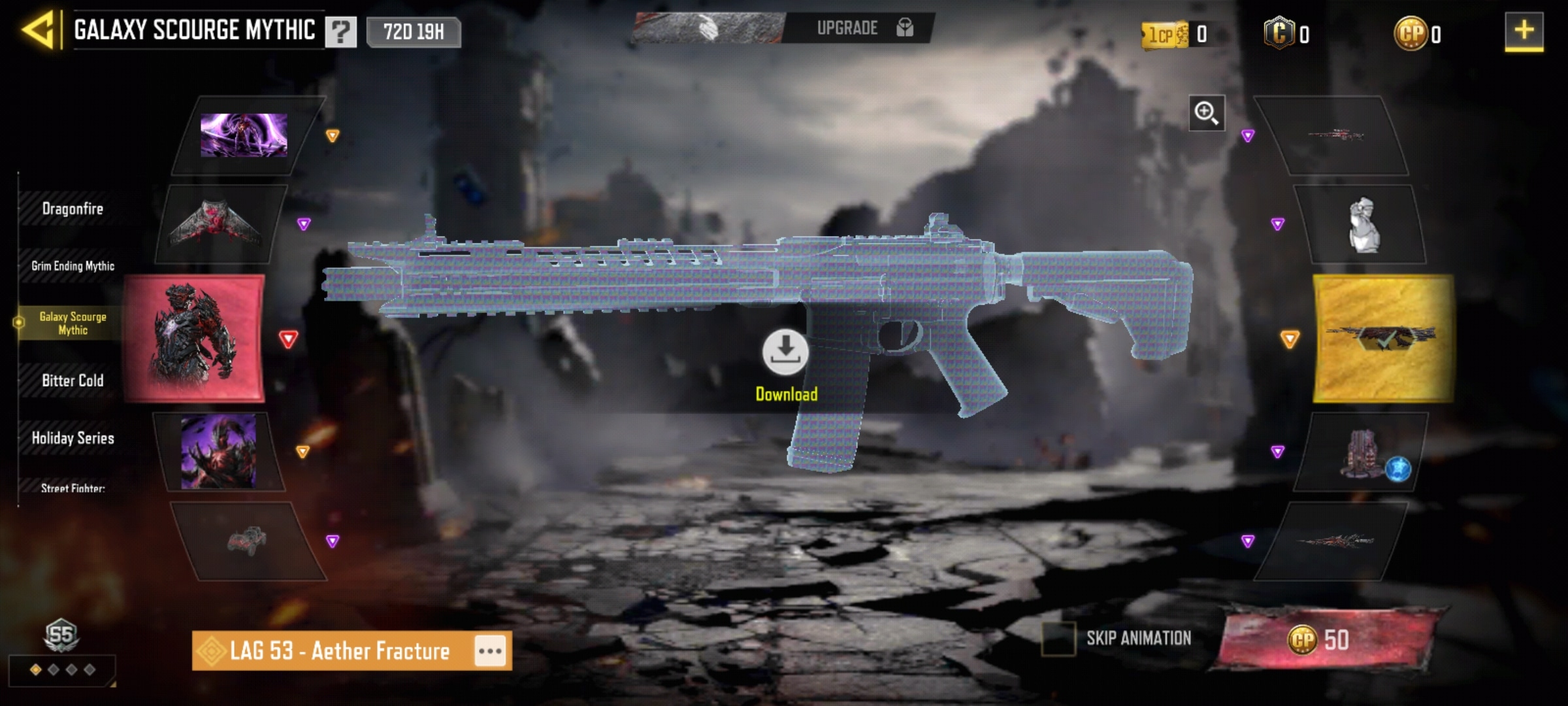Screen dimensions: 1568x706
Task: View the purple vortex reward thumbnail
Action: point(244,135)
